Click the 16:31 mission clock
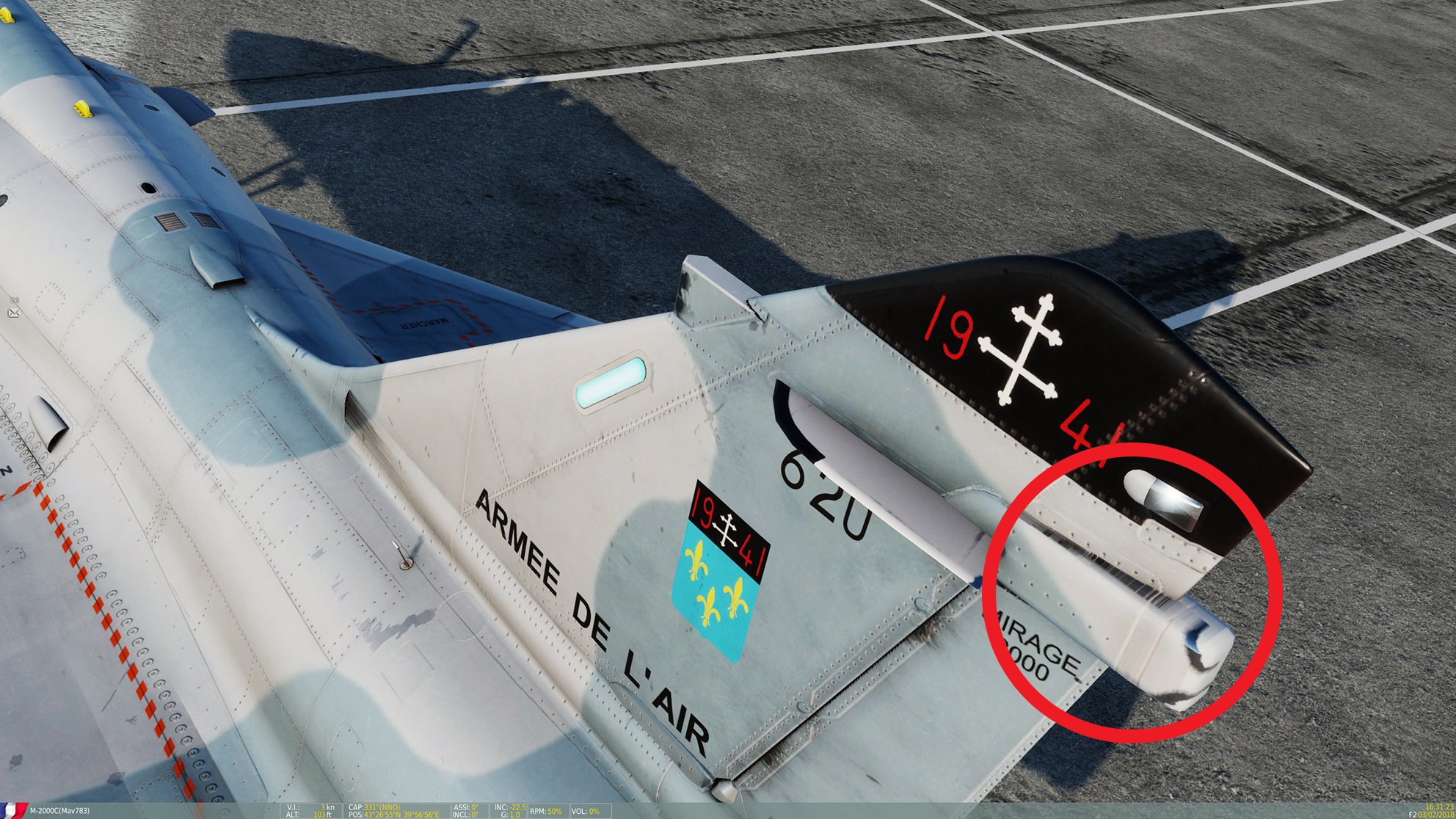Screen dimensions: 1456x819 coord(1438,806)
